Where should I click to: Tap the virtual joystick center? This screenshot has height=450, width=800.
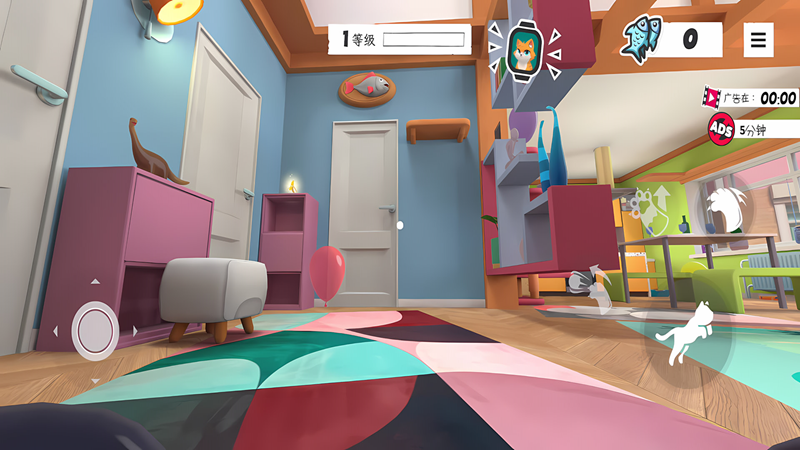coord(95,328)
